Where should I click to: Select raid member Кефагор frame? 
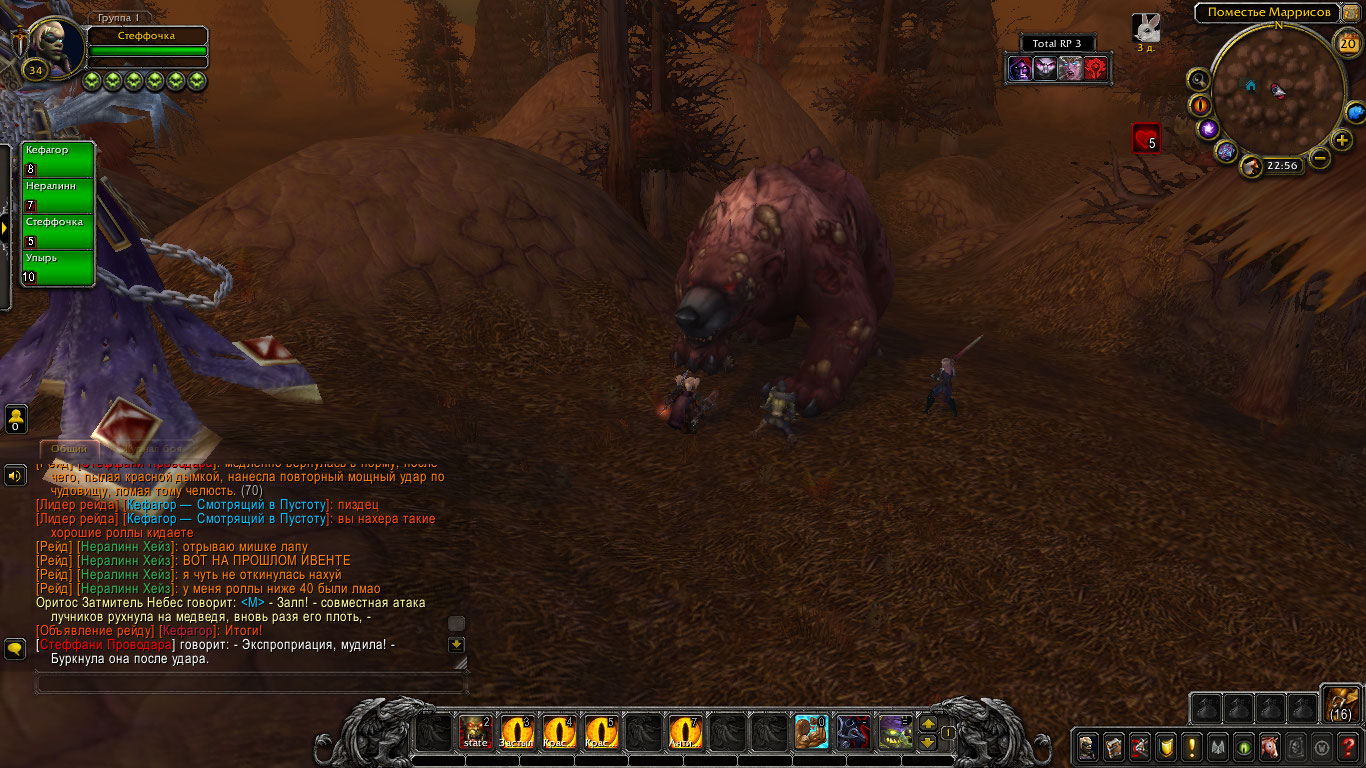58,160
